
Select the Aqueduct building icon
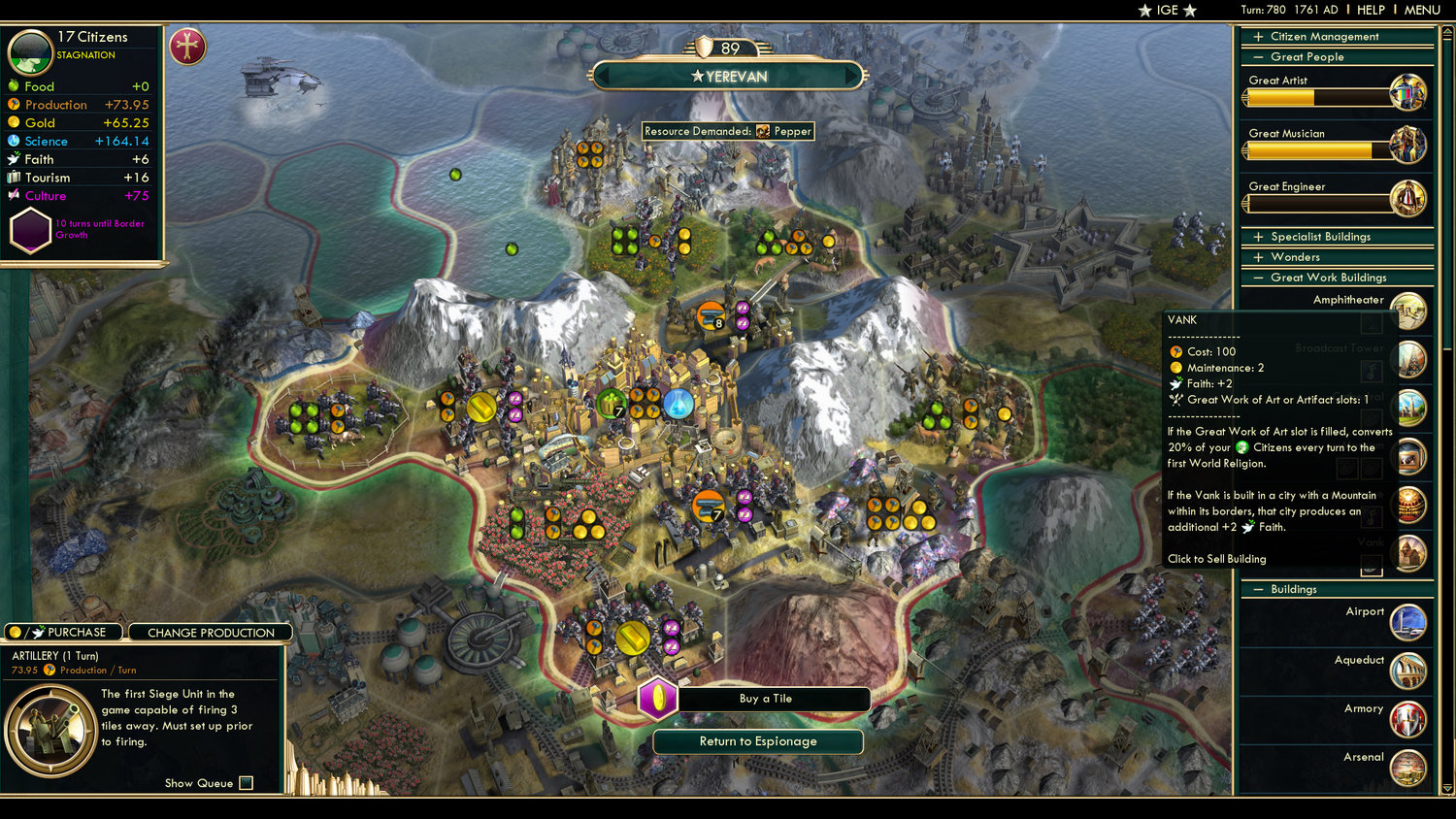[1407, 672]
